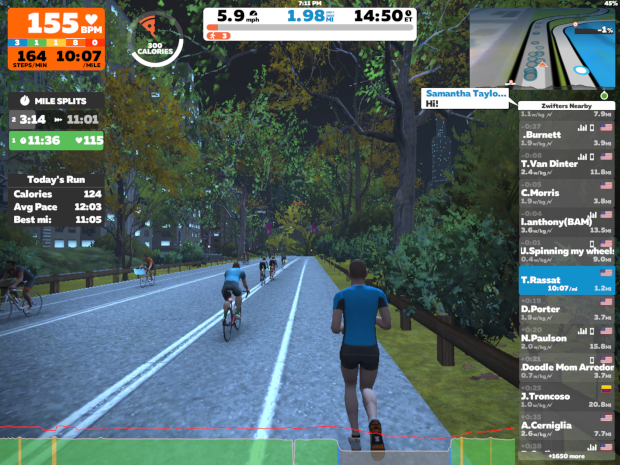Viewport: 620px width, 465px height.
Task: Choose .Doodle Mom Arredondo row
Action: click(566, 370)
